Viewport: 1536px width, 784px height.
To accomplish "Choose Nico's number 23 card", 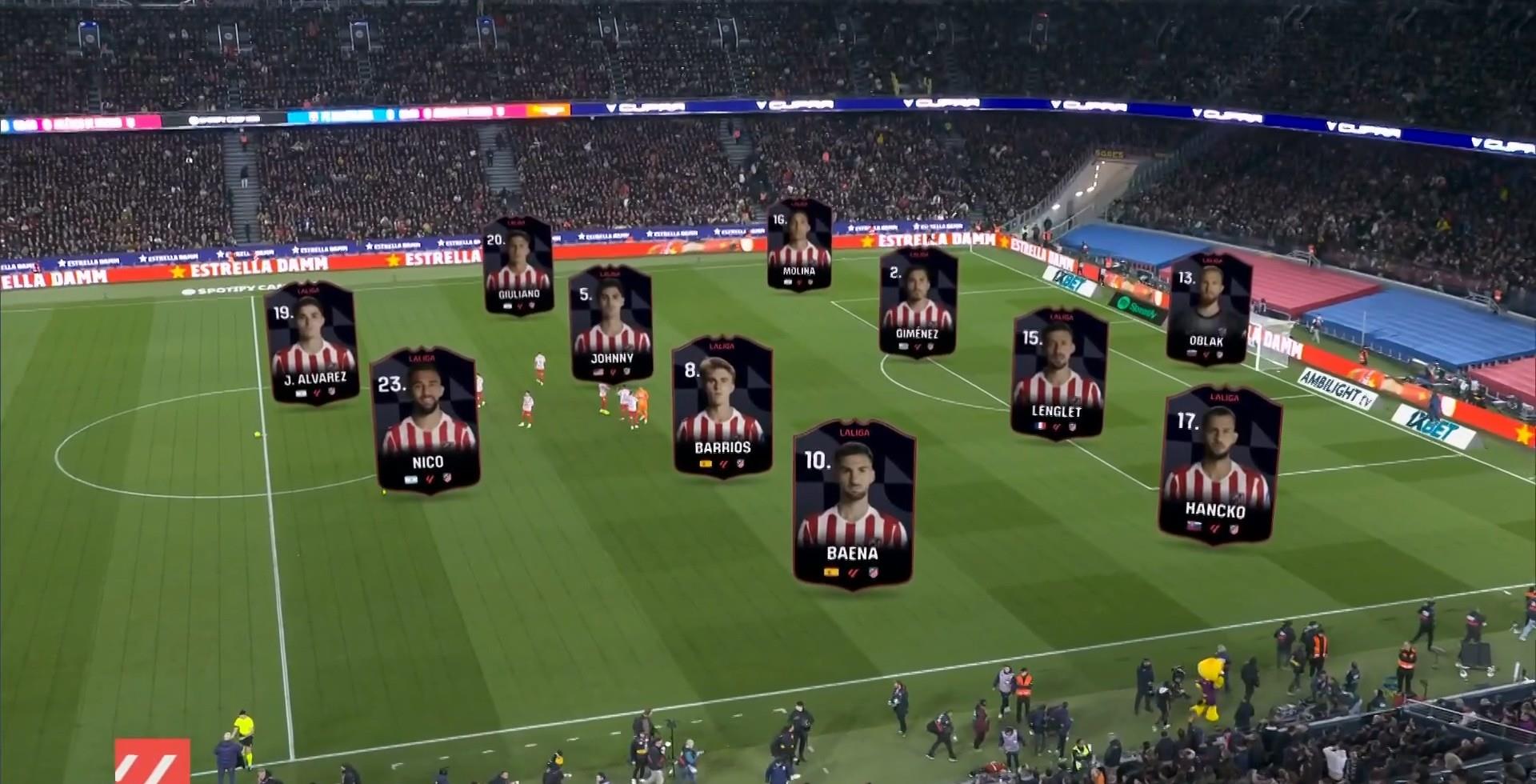I will 426,421.
